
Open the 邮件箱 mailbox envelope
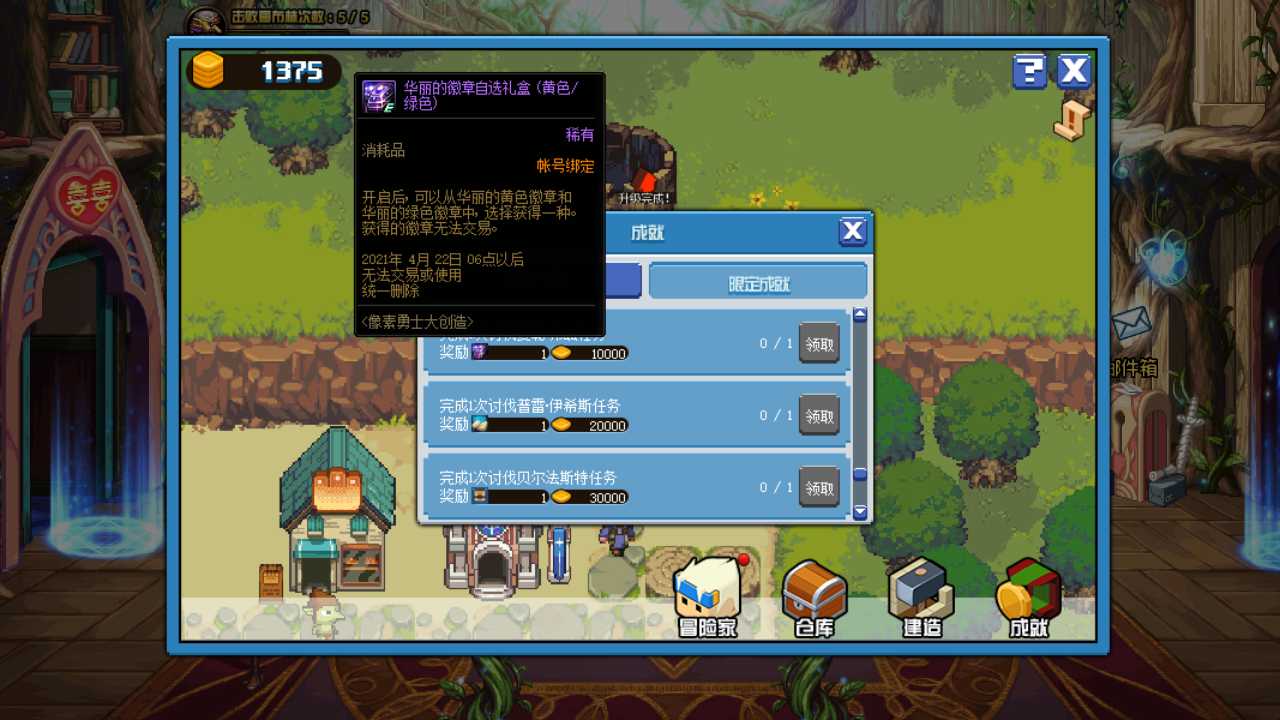[x=1131, y=324]
